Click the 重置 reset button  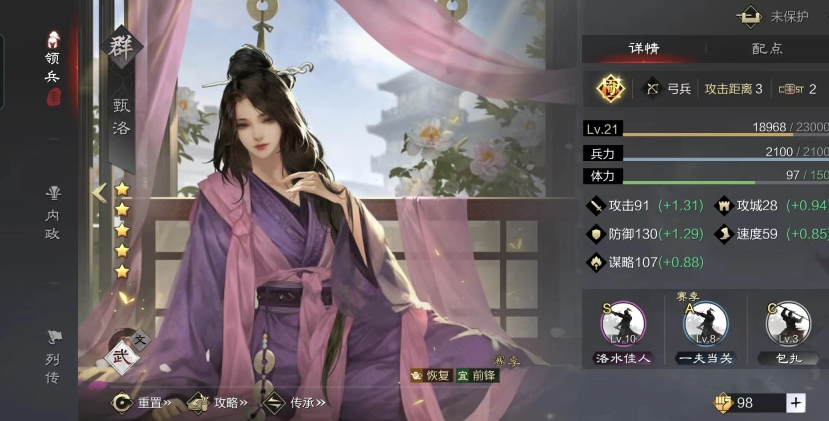pyautogui.click(x=143, y=402)
